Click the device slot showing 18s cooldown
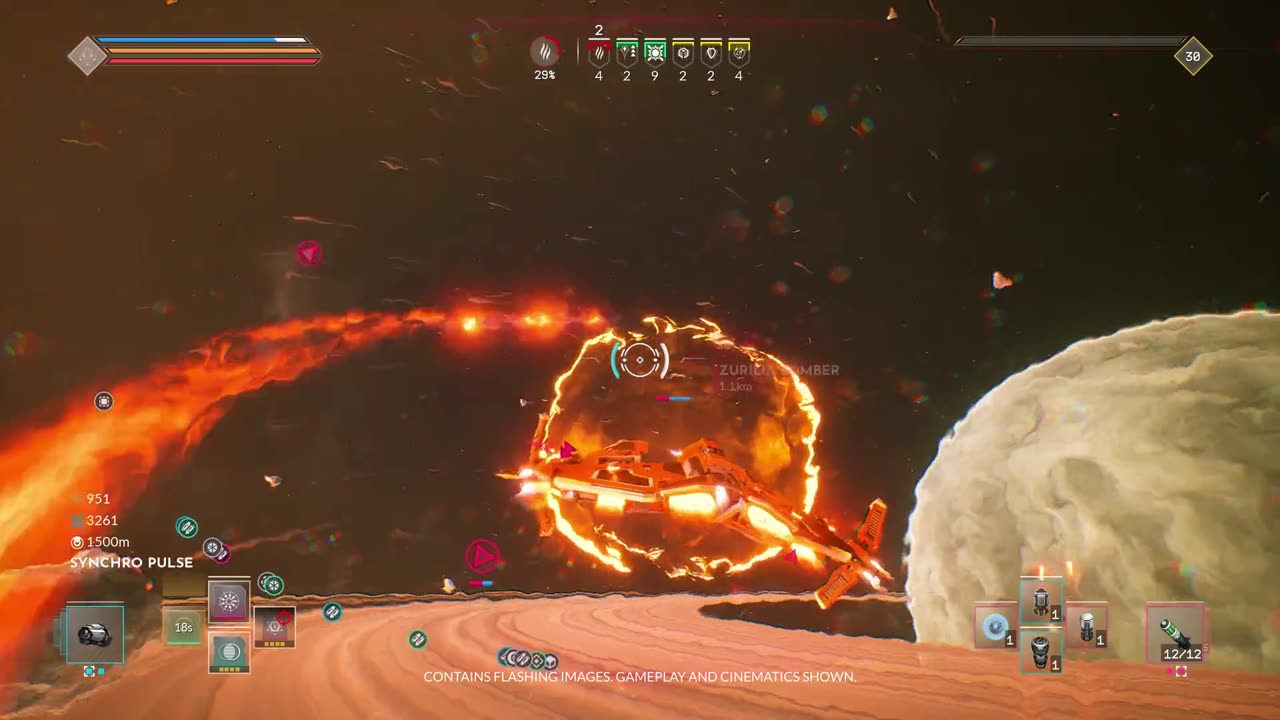The image size is (1280, 720). pos(183,627)
